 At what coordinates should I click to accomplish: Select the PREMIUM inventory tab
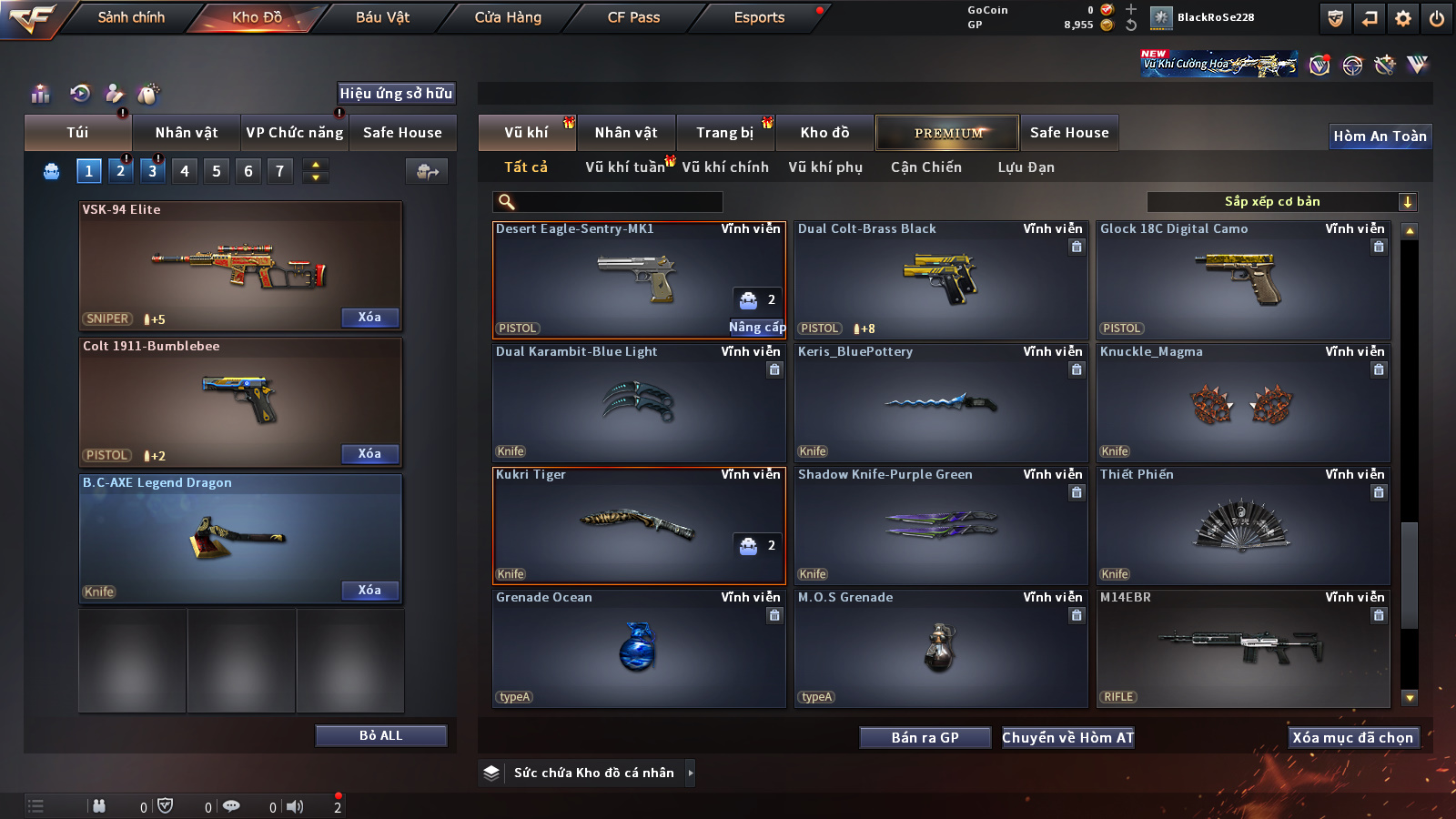click(947, 133)
